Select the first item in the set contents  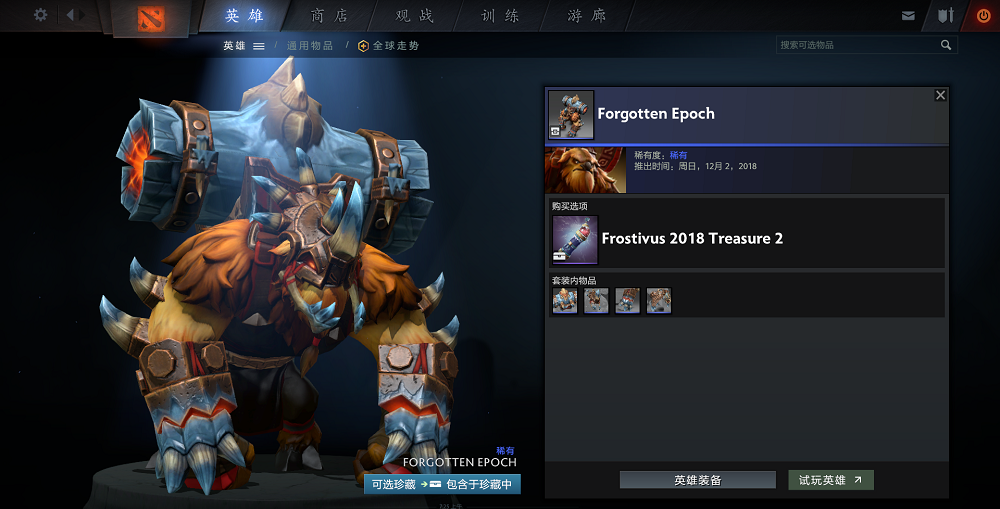pyautogui.click(x=565, y=300)
